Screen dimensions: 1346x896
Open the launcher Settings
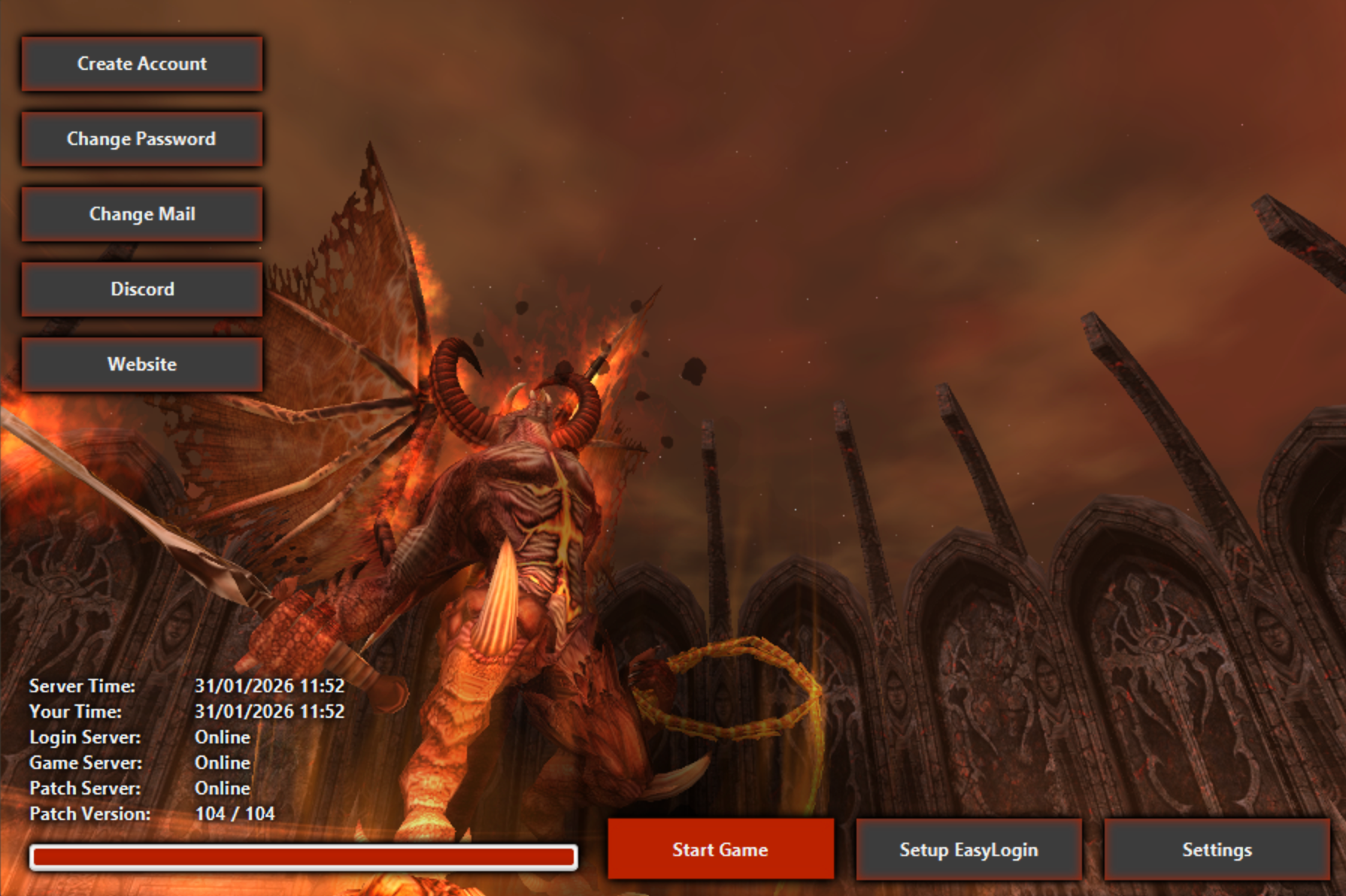pyautogui.click(x=1217, y=849)
